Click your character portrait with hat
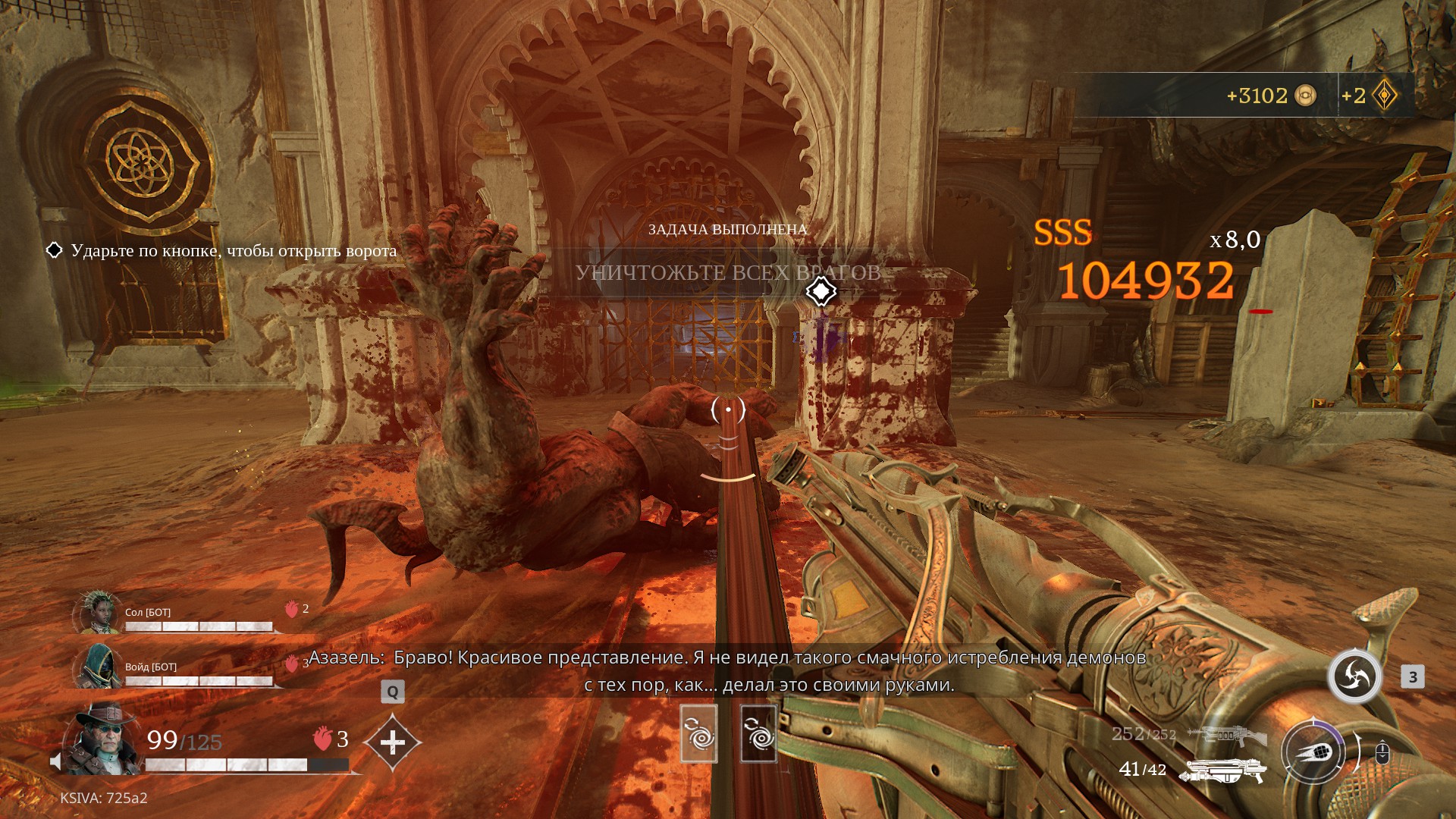 click(102, 738)
